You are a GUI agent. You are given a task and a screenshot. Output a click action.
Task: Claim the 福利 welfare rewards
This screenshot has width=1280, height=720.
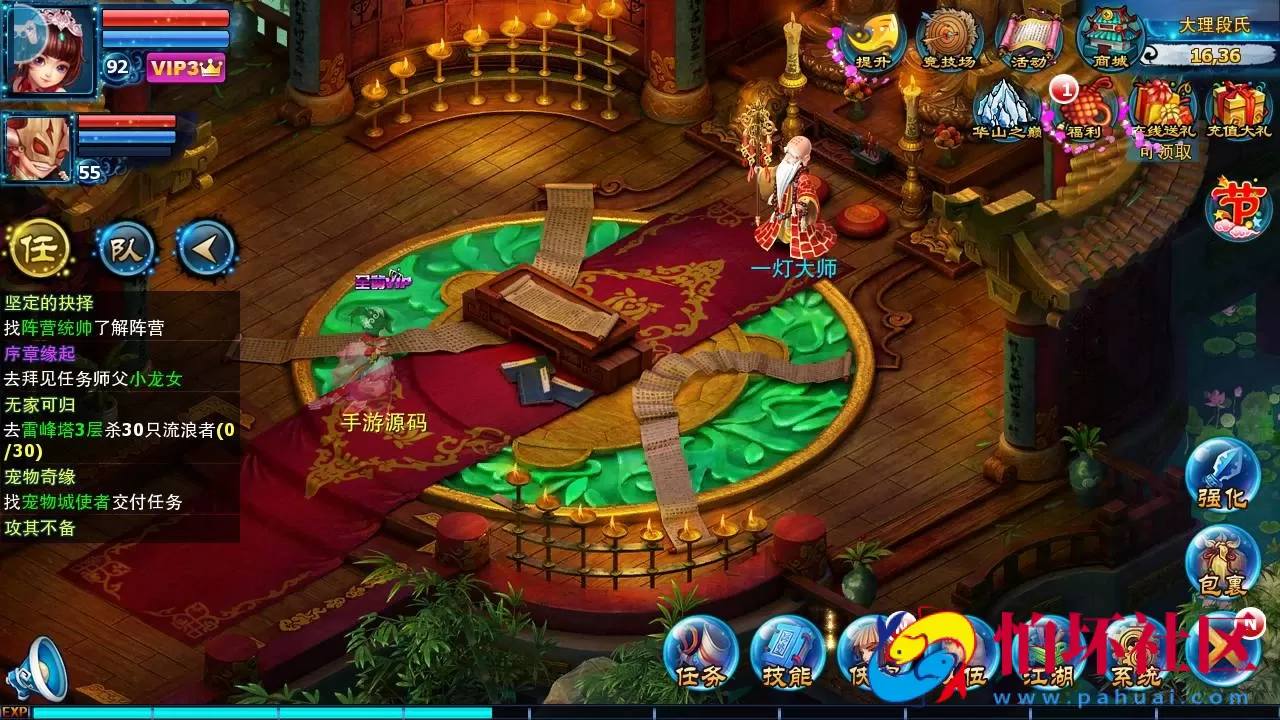(1084, 110)
